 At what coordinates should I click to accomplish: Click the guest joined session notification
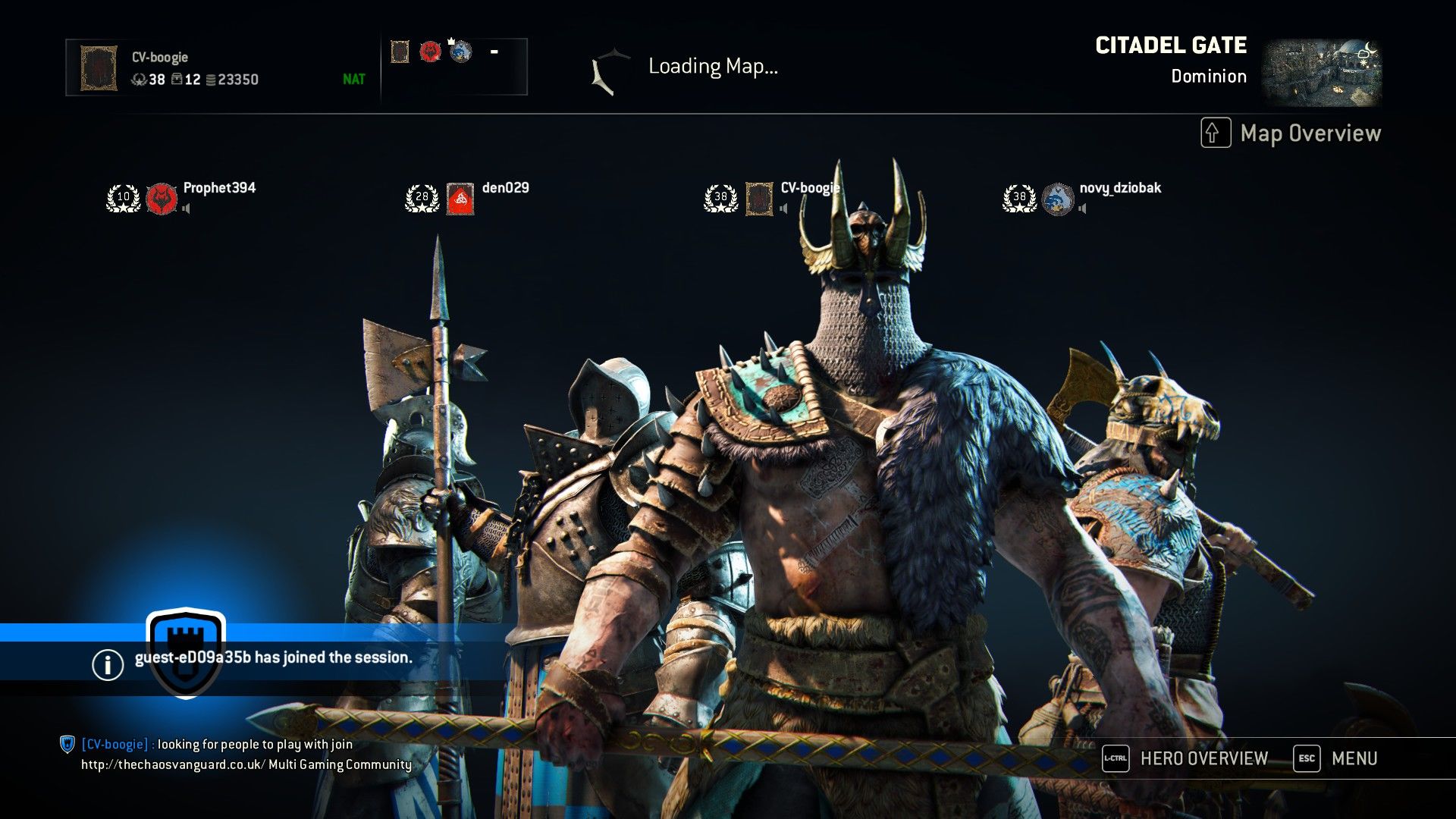273,657
